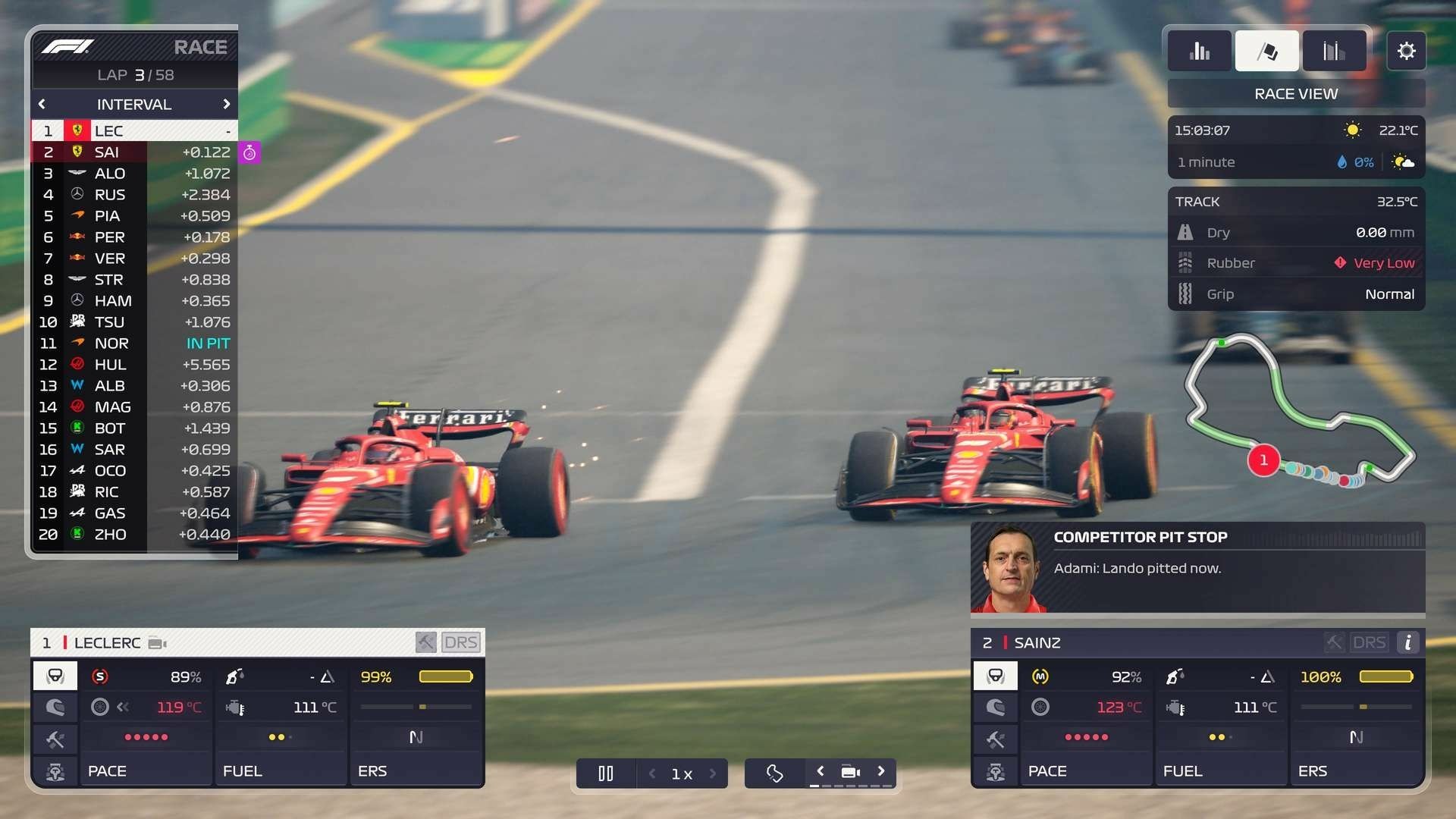
Task: Open Leclerc's car setup tools tab
Action: click(x=55, y=739)
